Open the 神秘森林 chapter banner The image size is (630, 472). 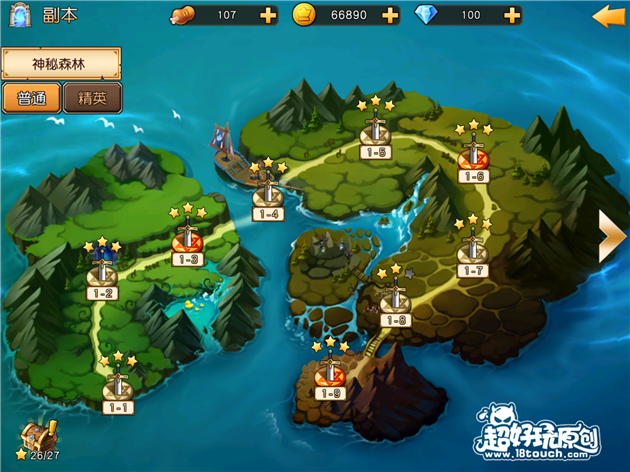(x=60, y=64)
